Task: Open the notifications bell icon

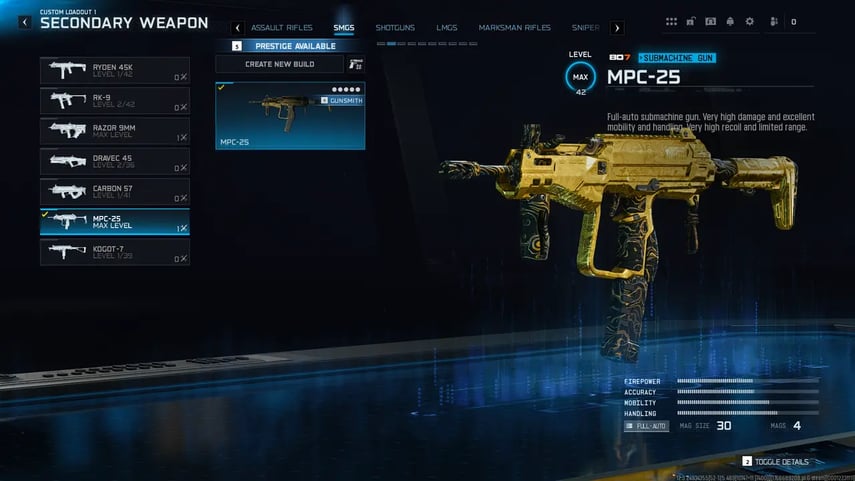Action: [x=730, y=21]
